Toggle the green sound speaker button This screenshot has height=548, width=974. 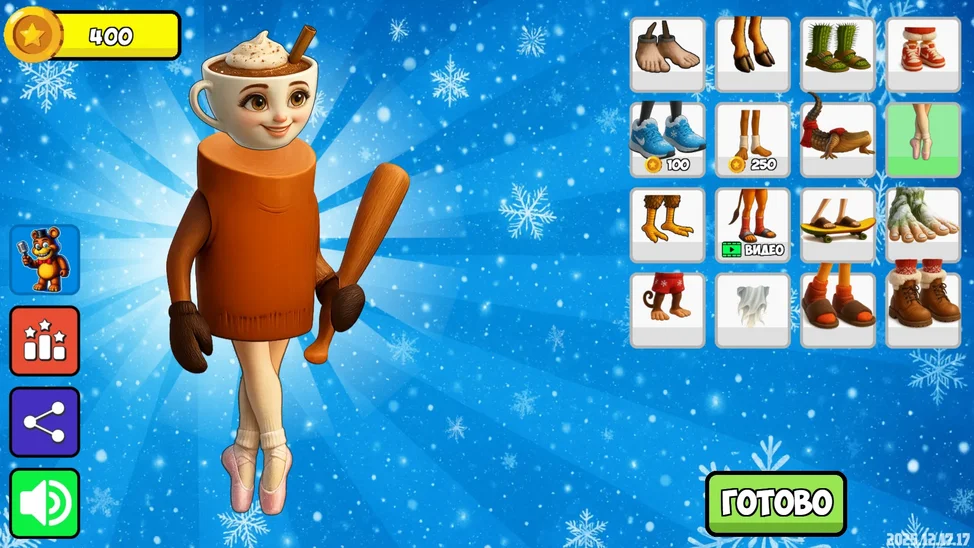[45, 503]
